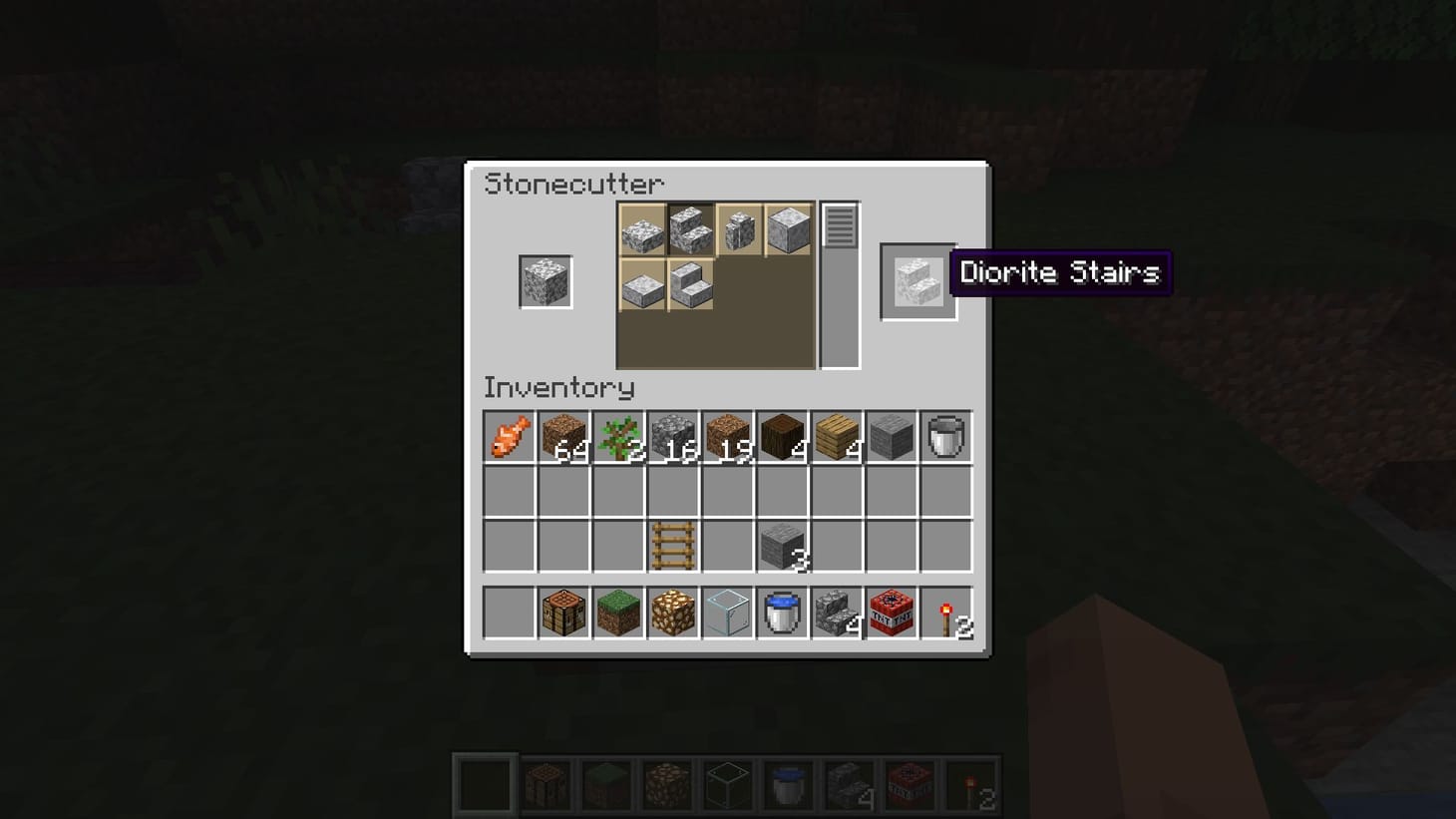This screenshot has height=819, width=1456.
Task: Click the recipe list scrollbar handle
Action: [x=839, y=227]
